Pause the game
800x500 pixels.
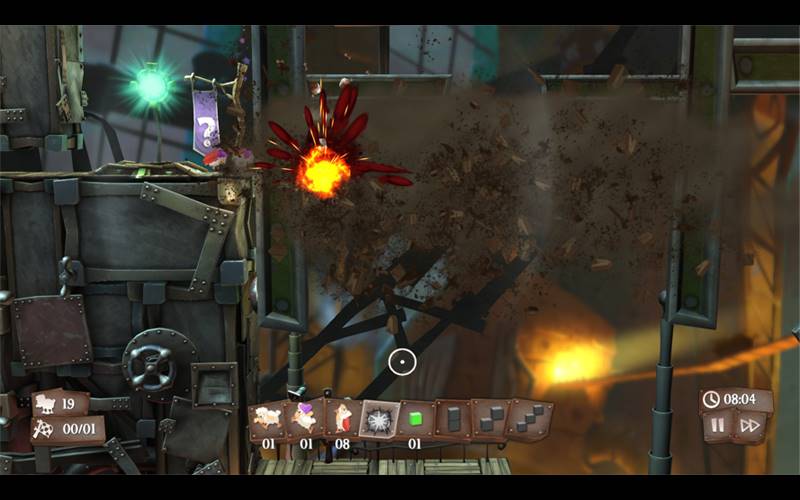coord(718,426)
